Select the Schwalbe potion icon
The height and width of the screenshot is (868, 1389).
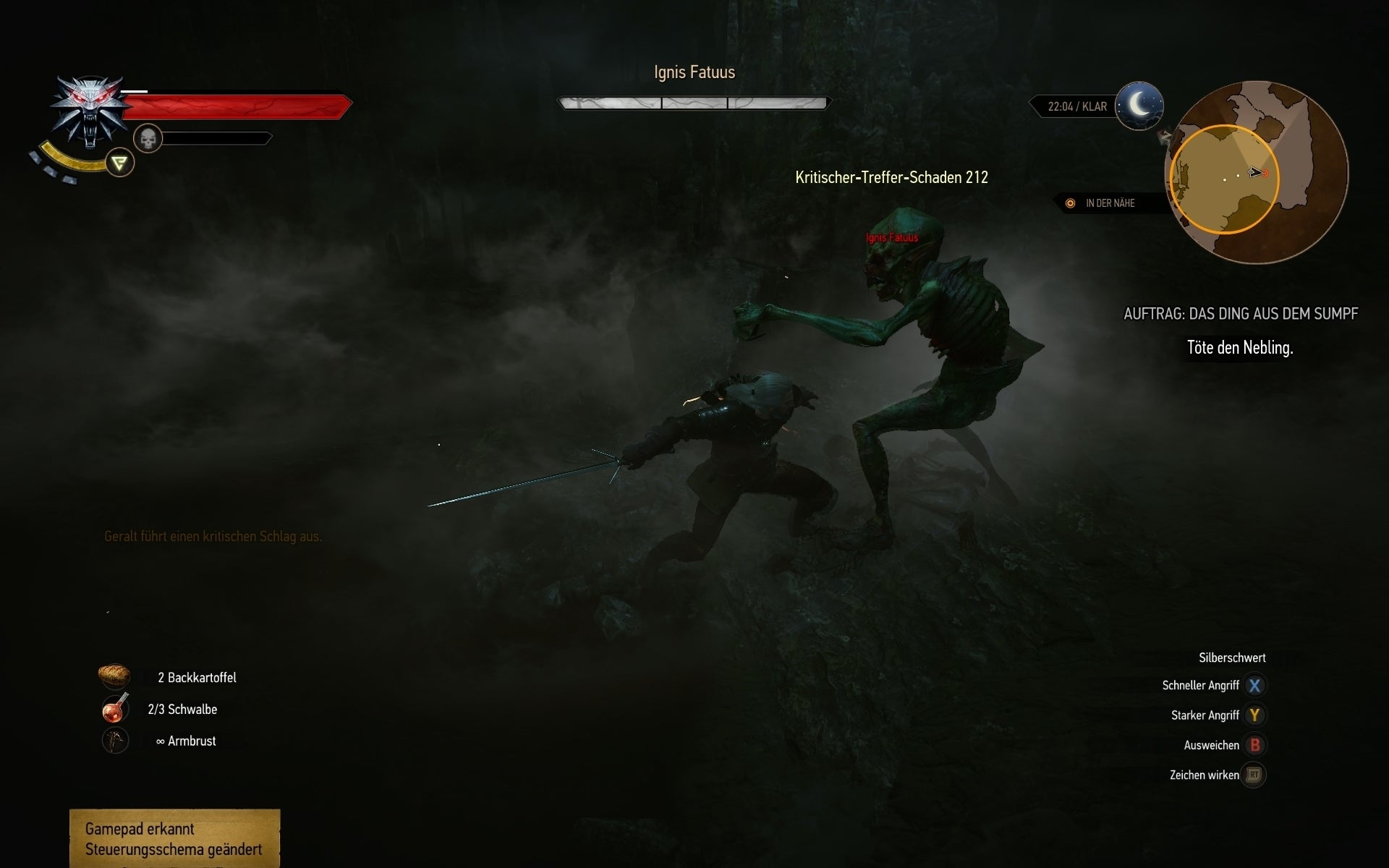point(114,709)
